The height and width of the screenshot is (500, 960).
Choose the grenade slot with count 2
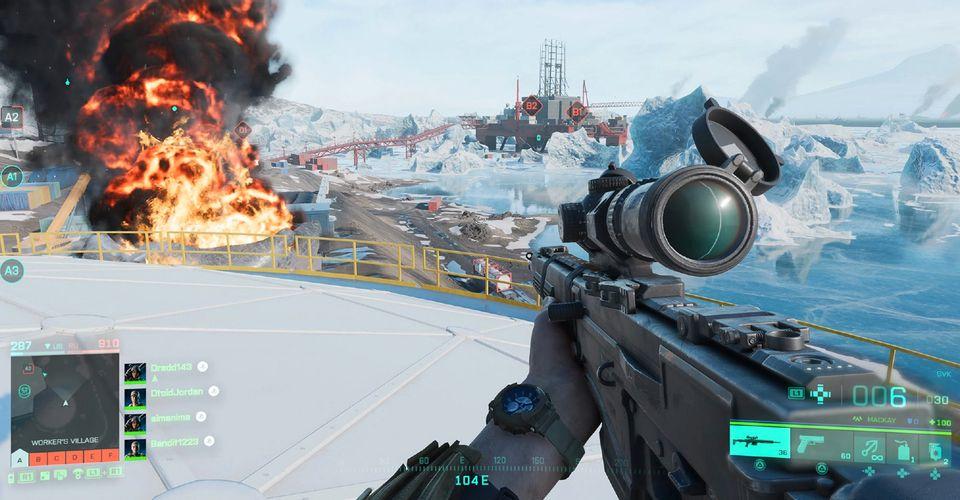937,446
